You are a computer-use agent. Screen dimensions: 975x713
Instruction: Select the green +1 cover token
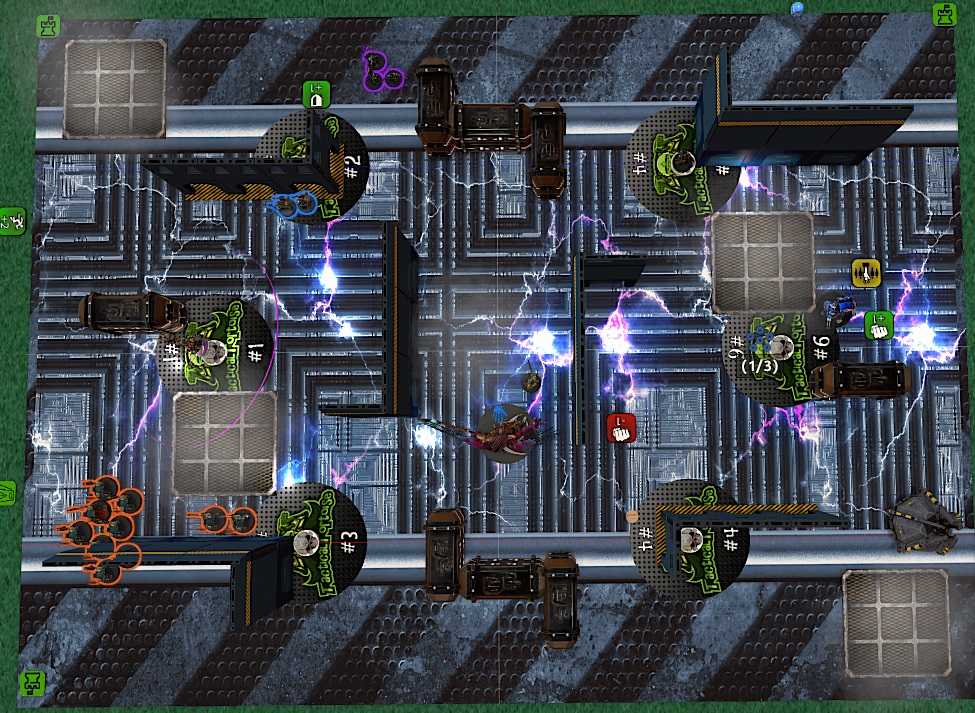316,95
